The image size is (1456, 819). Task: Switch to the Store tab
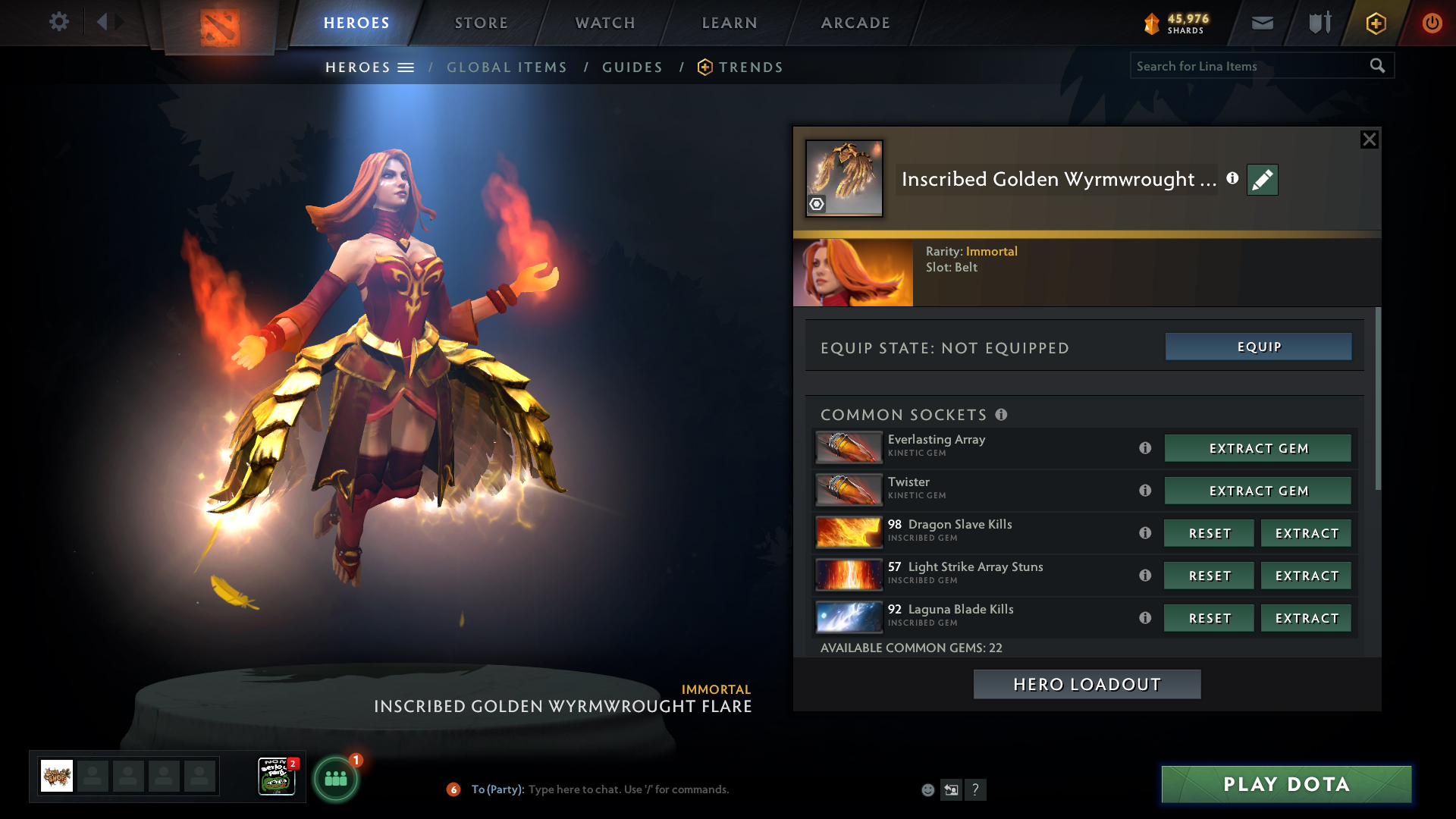point(481,23)
